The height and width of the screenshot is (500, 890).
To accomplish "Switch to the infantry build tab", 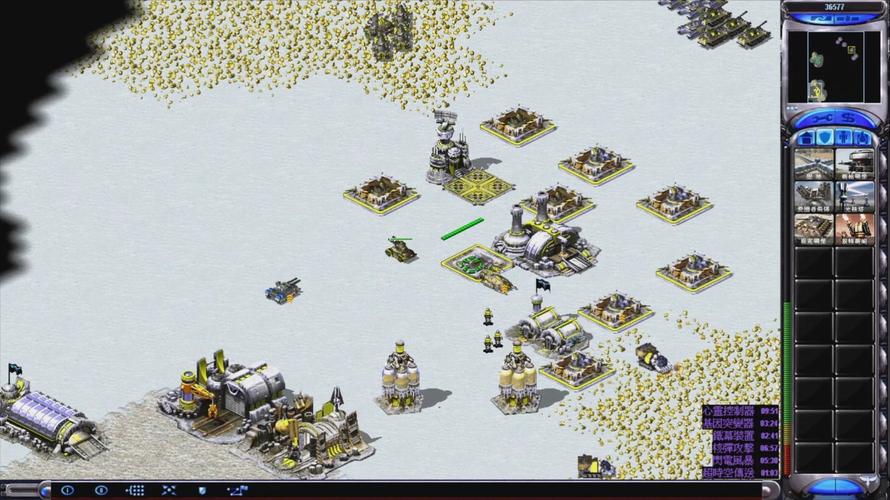I will tap(843, 137).
